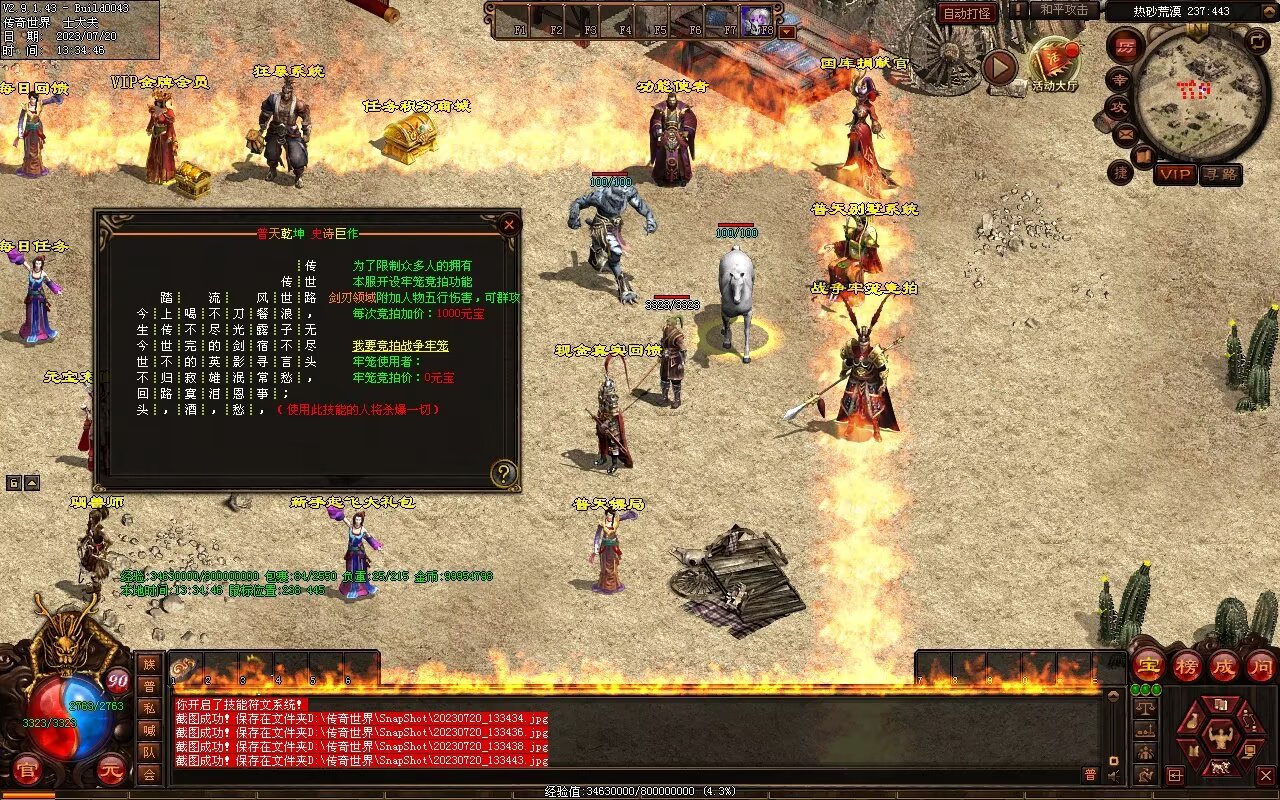Open the circular minimap
1280x800 pixels.
tap(1201, 93)
